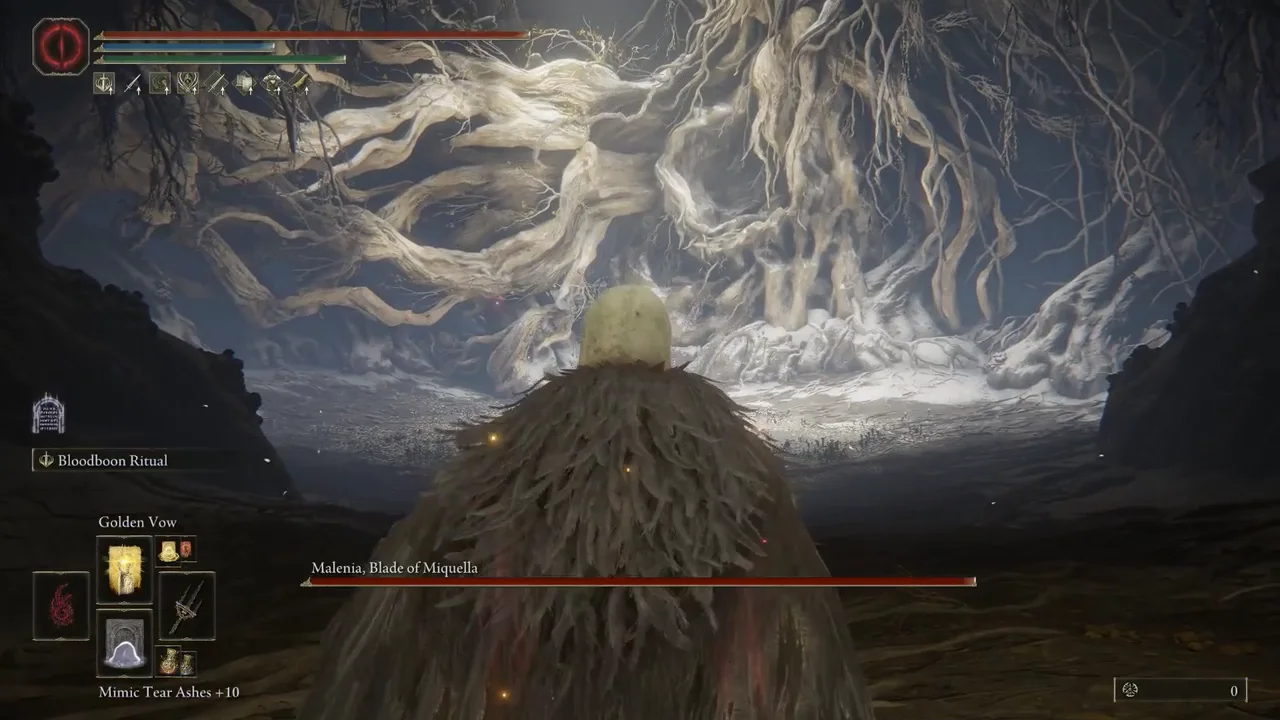Use the Mimic Tear Ashes slot
Screen dimensions: 1280x720
(x=124, y=643)
